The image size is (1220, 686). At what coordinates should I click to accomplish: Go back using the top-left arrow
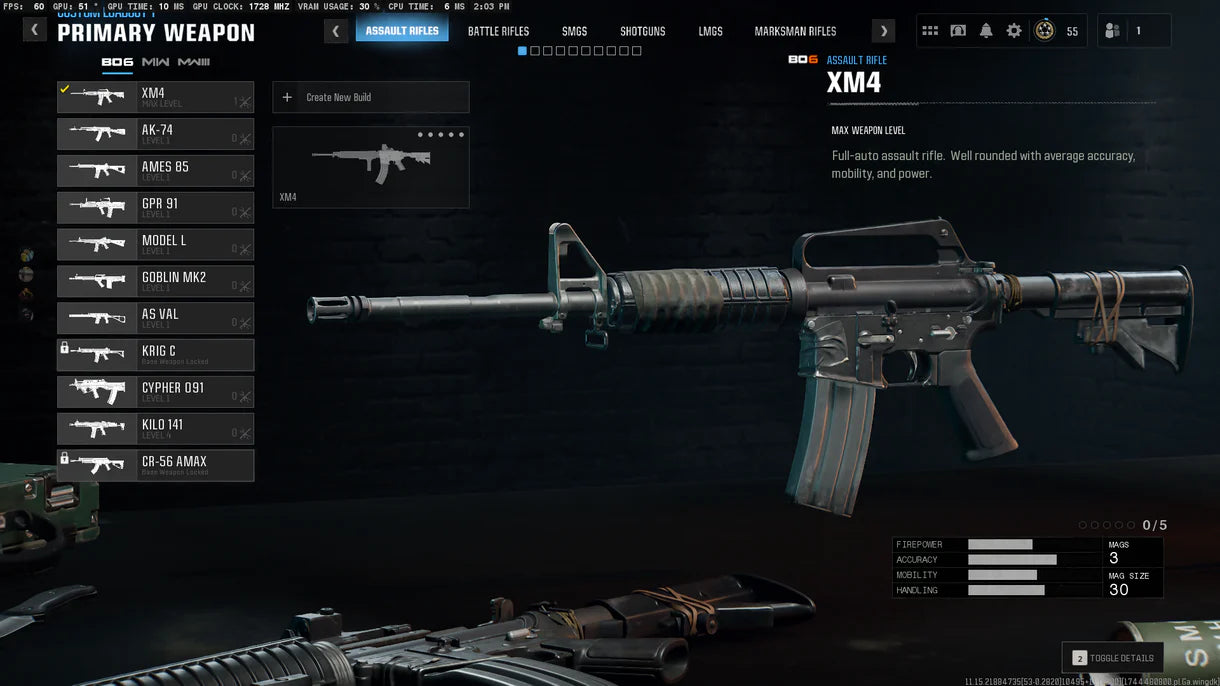pyautogui.click(x=35, y=30)
